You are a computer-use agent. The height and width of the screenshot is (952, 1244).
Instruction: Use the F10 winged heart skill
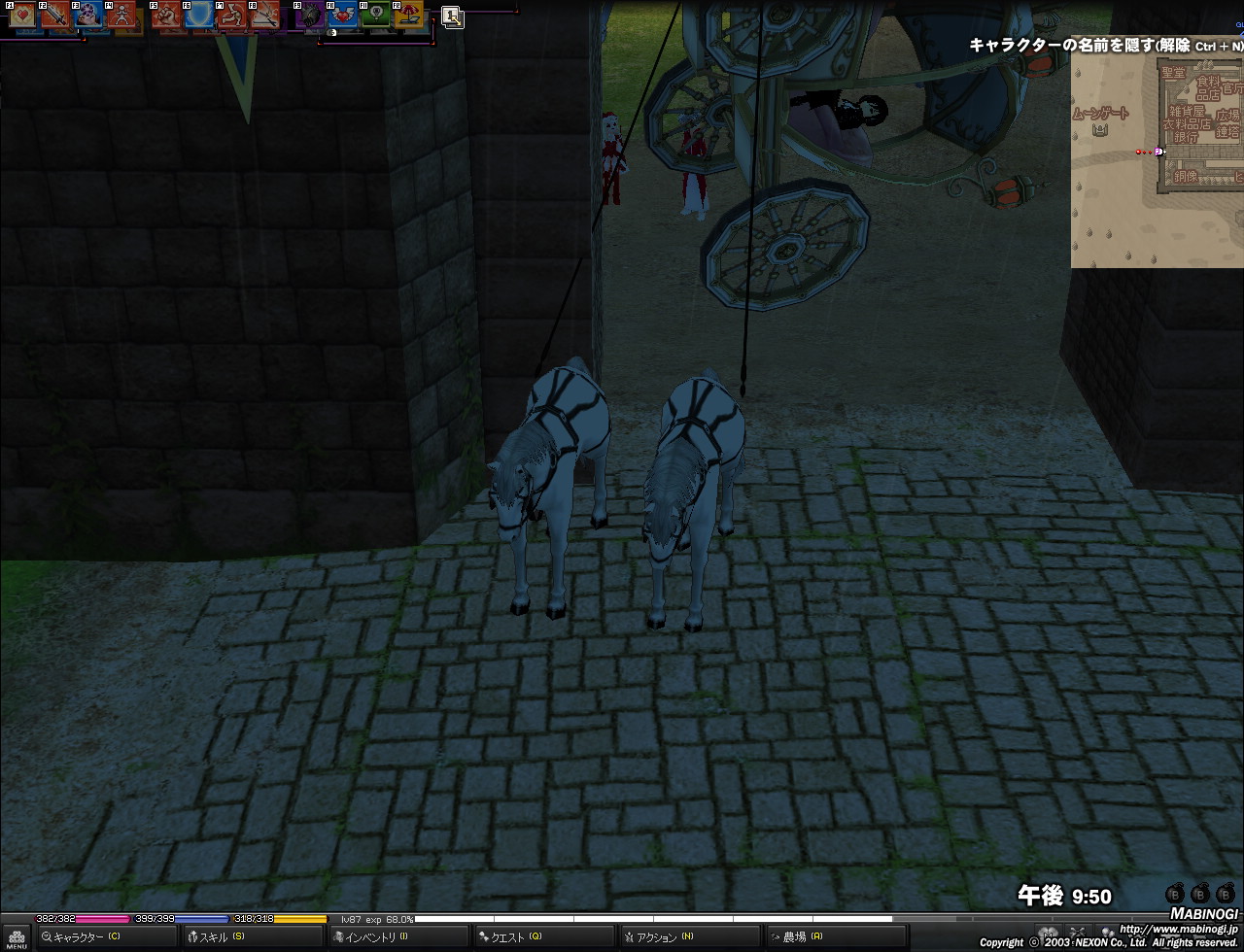click(x=343, y=15)
